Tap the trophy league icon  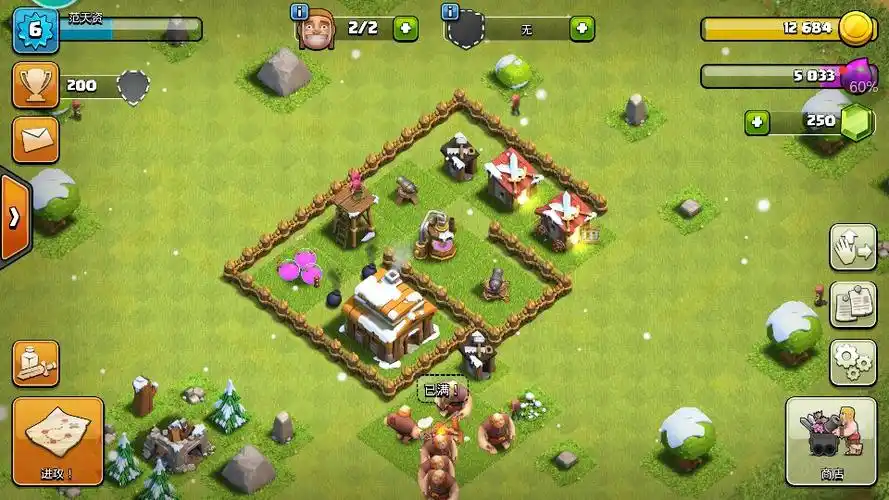pyautogui.click(x=35, y=86)
